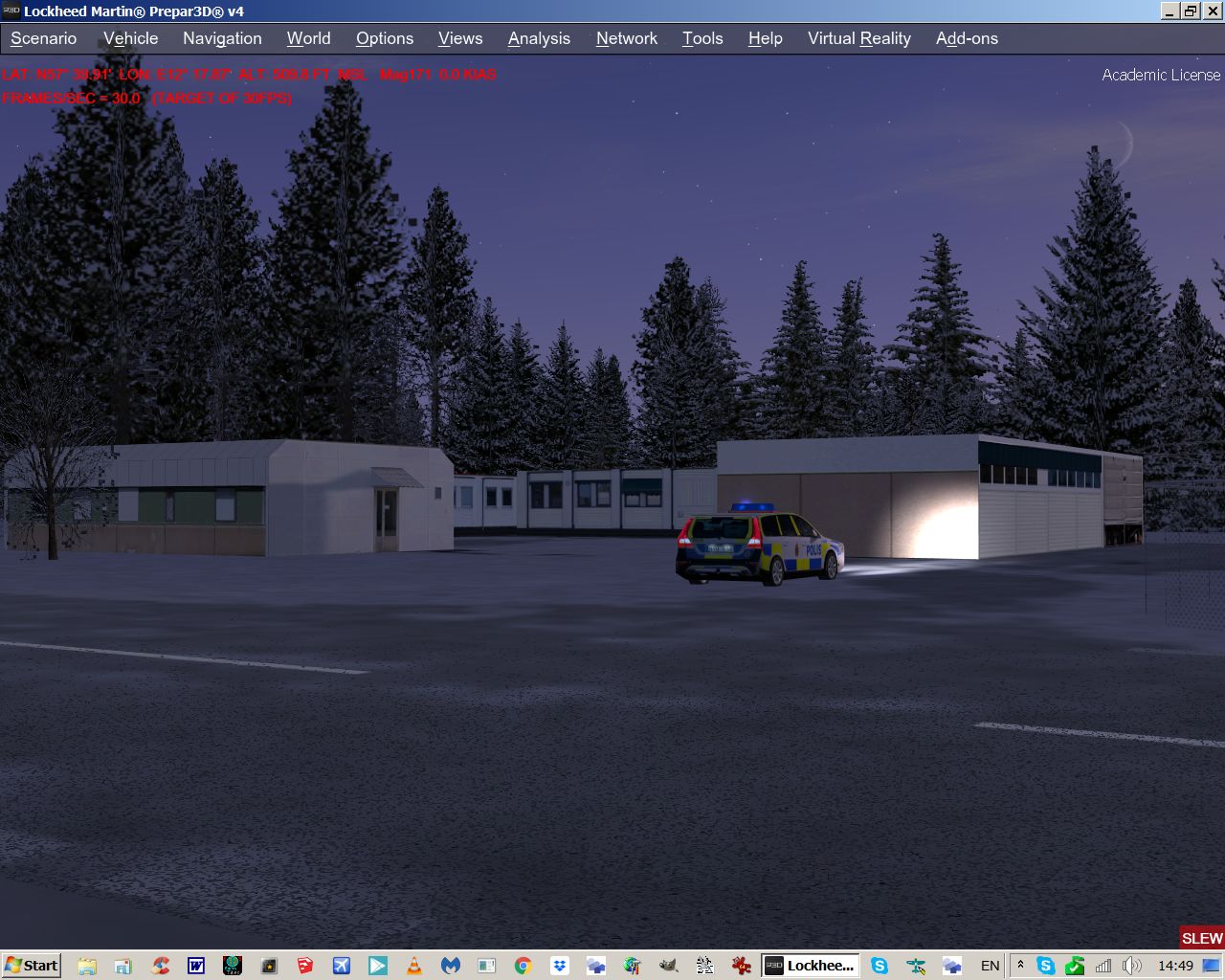1225x980 pixels.
Task: Launch Google Chrome from the taskbar
Action: click(523, 965)
